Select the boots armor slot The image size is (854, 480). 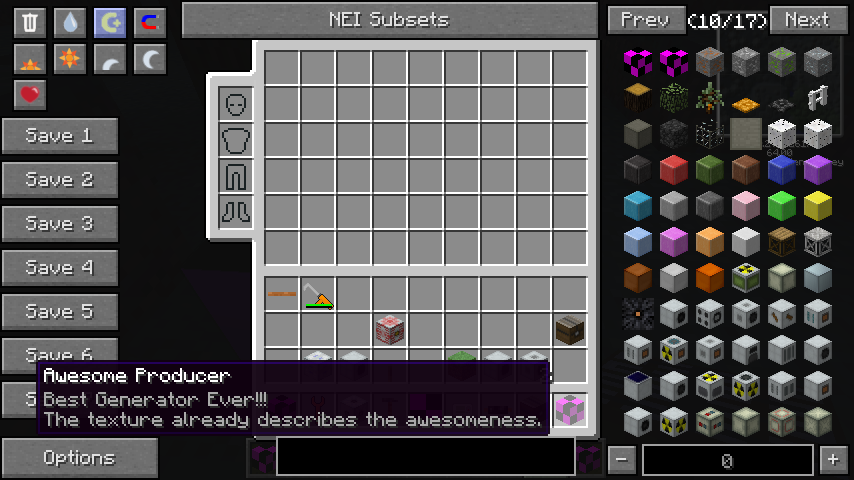coord(237,212)
